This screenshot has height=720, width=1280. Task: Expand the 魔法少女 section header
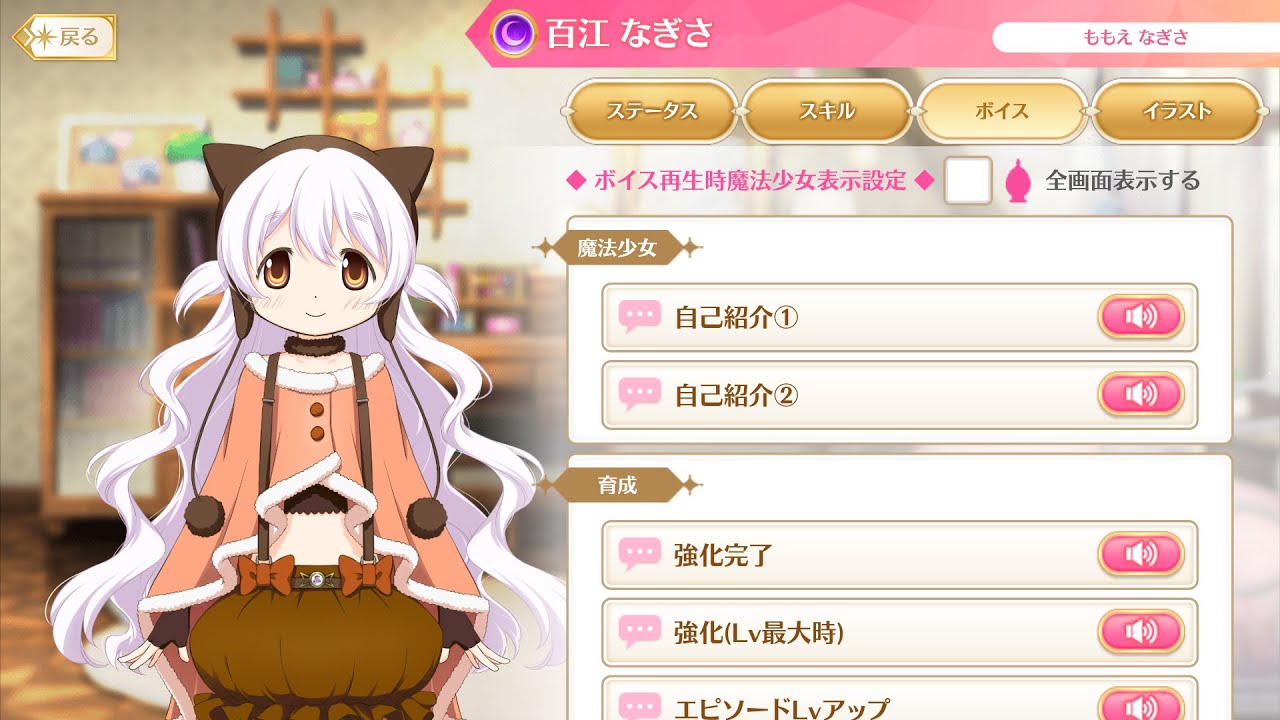click(x=615, y=248)
